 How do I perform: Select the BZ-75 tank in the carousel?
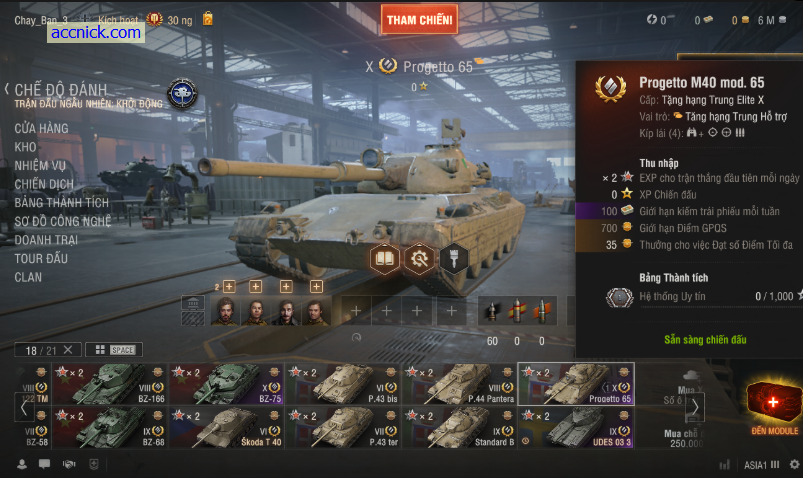(x=226, y=383)
